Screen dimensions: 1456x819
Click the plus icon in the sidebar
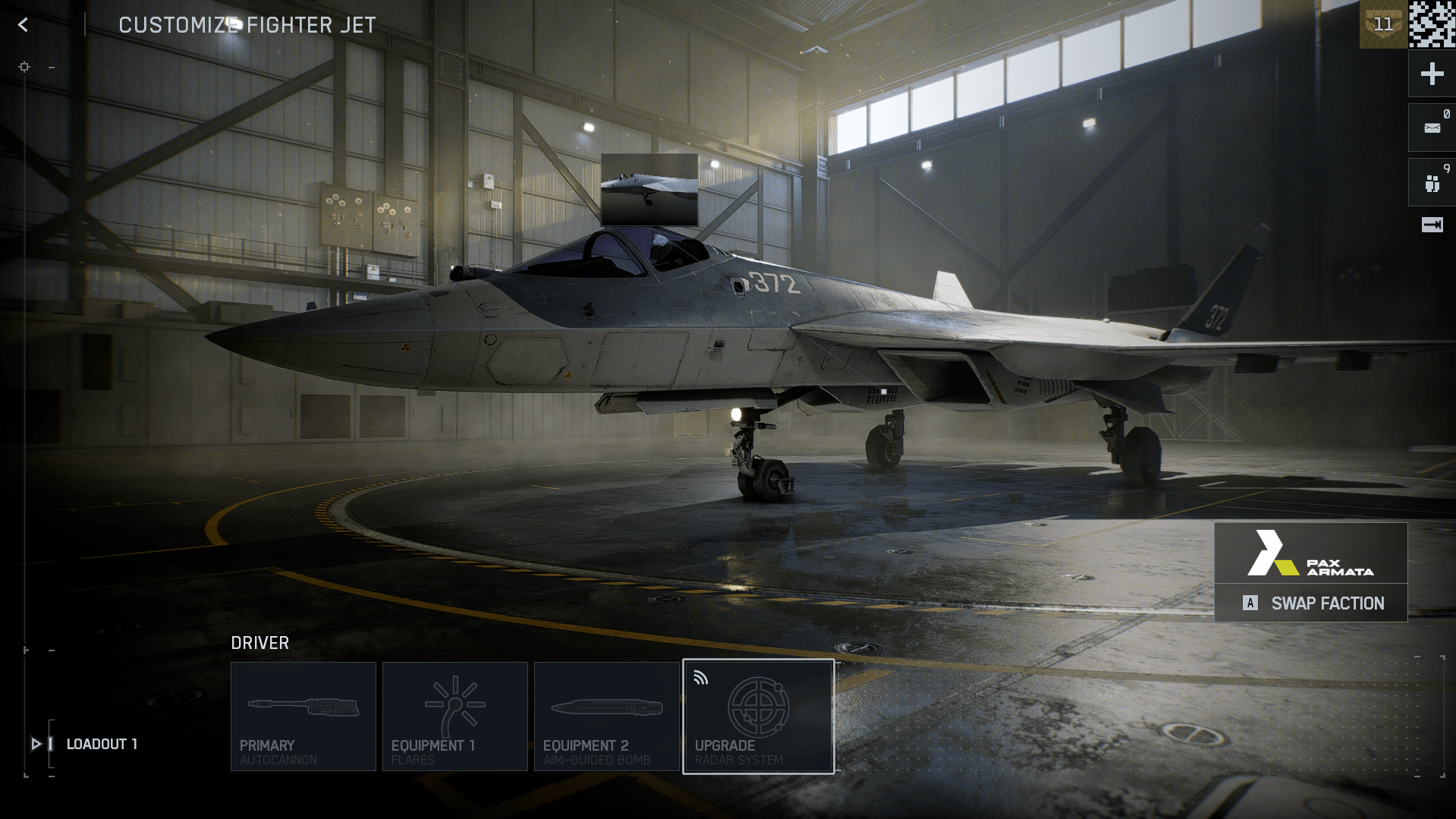1431,74
